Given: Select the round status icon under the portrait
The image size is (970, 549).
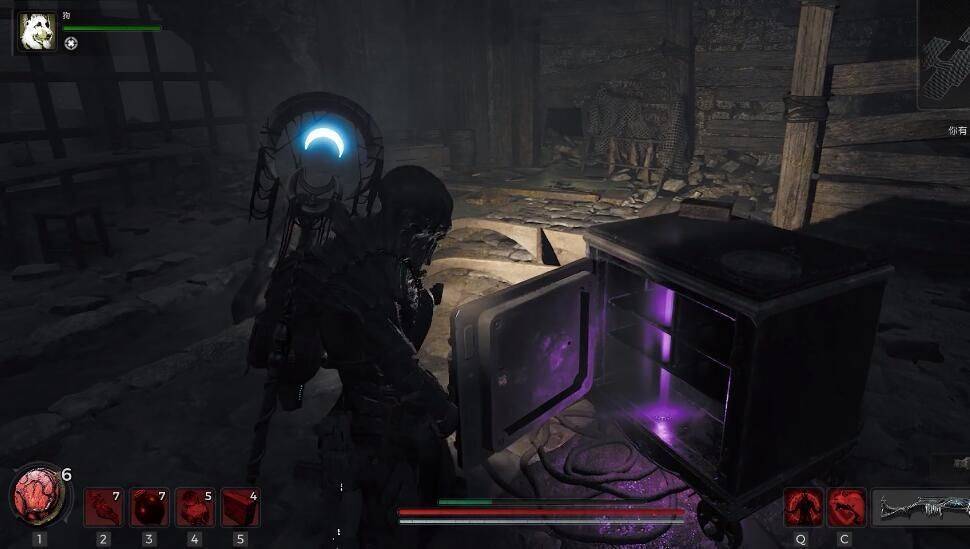Looking at the screenshot, I should (70, 43).
